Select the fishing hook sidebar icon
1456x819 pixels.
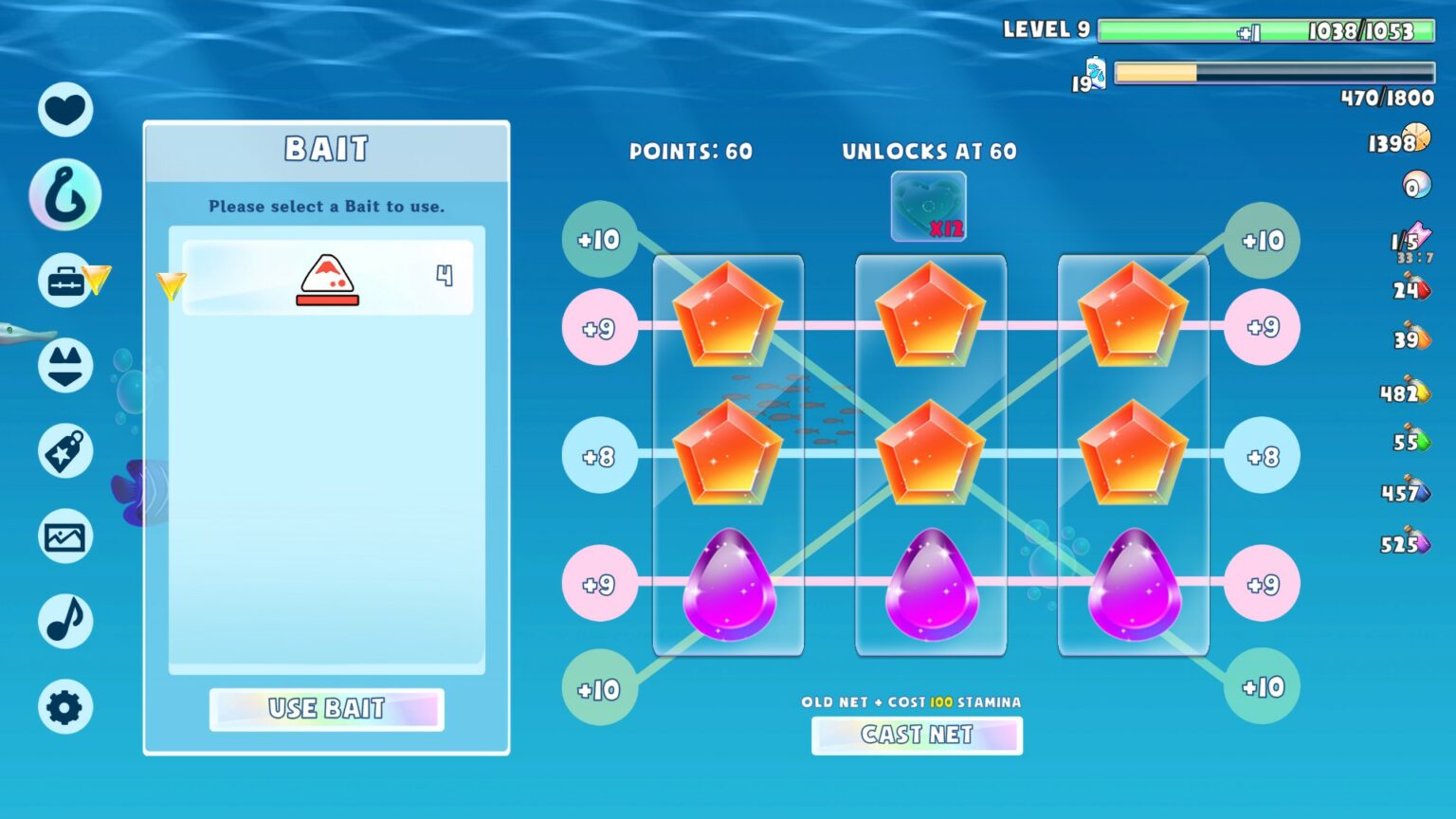[x=65, y=195]
